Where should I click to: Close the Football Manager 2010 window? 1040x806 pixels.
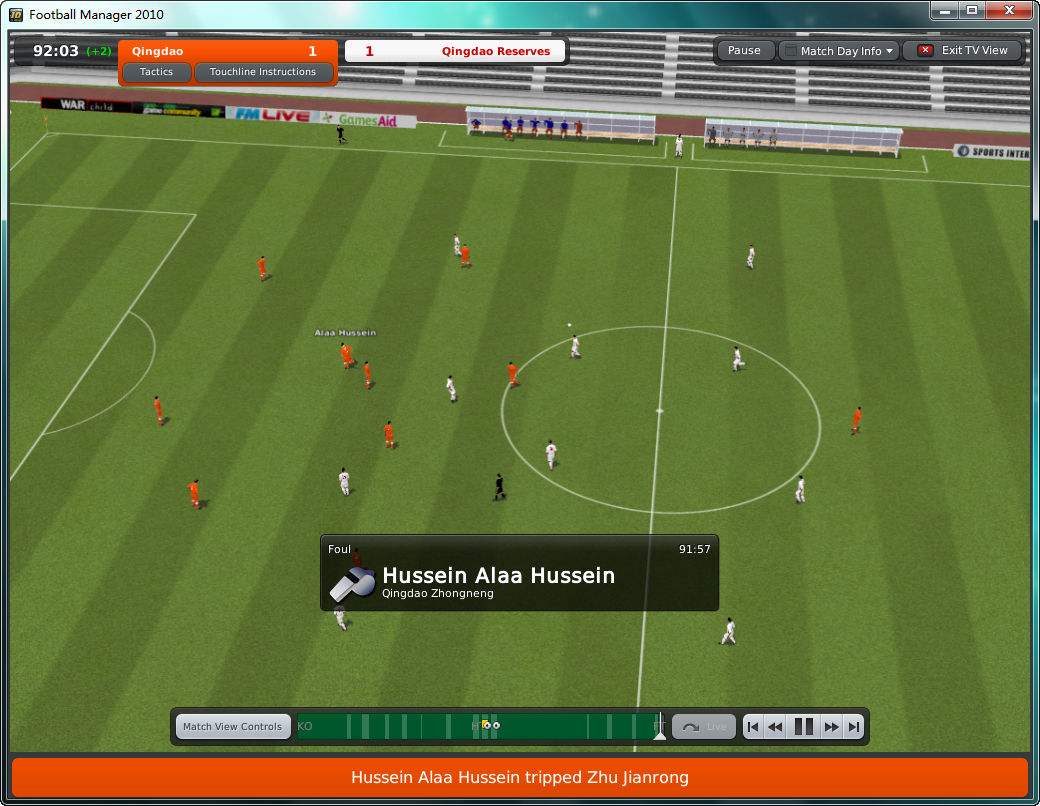point(1005,10)
